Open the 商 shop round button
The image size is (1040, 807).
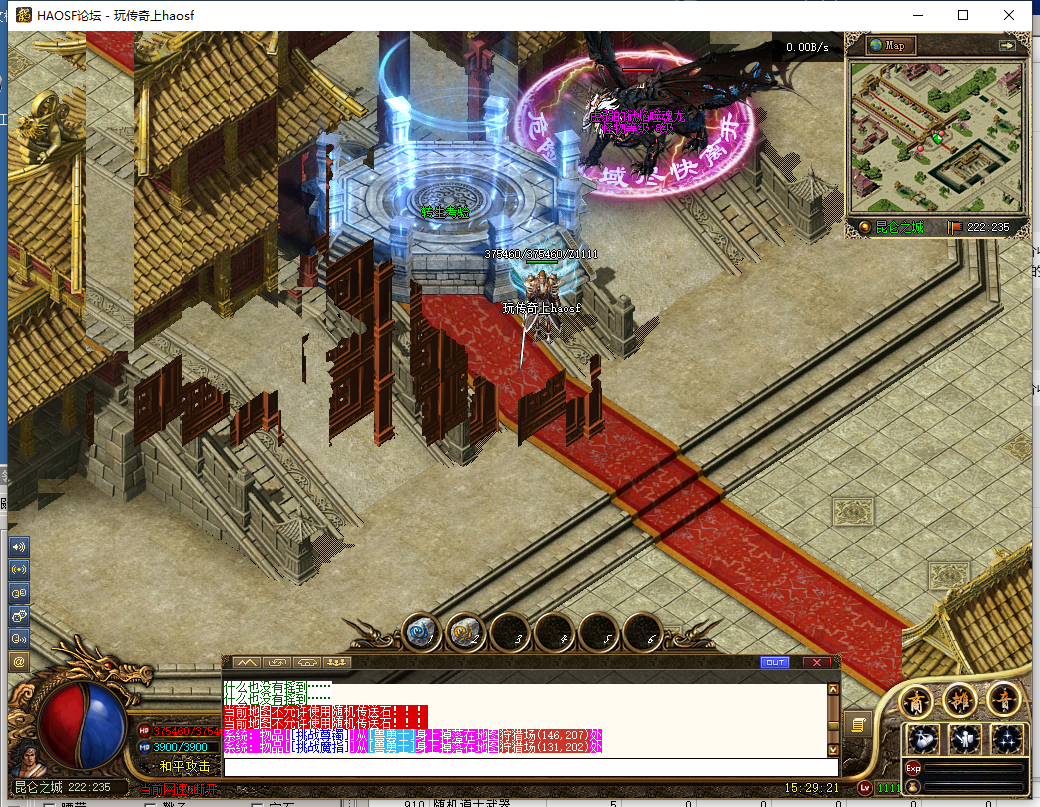(917, 701)
